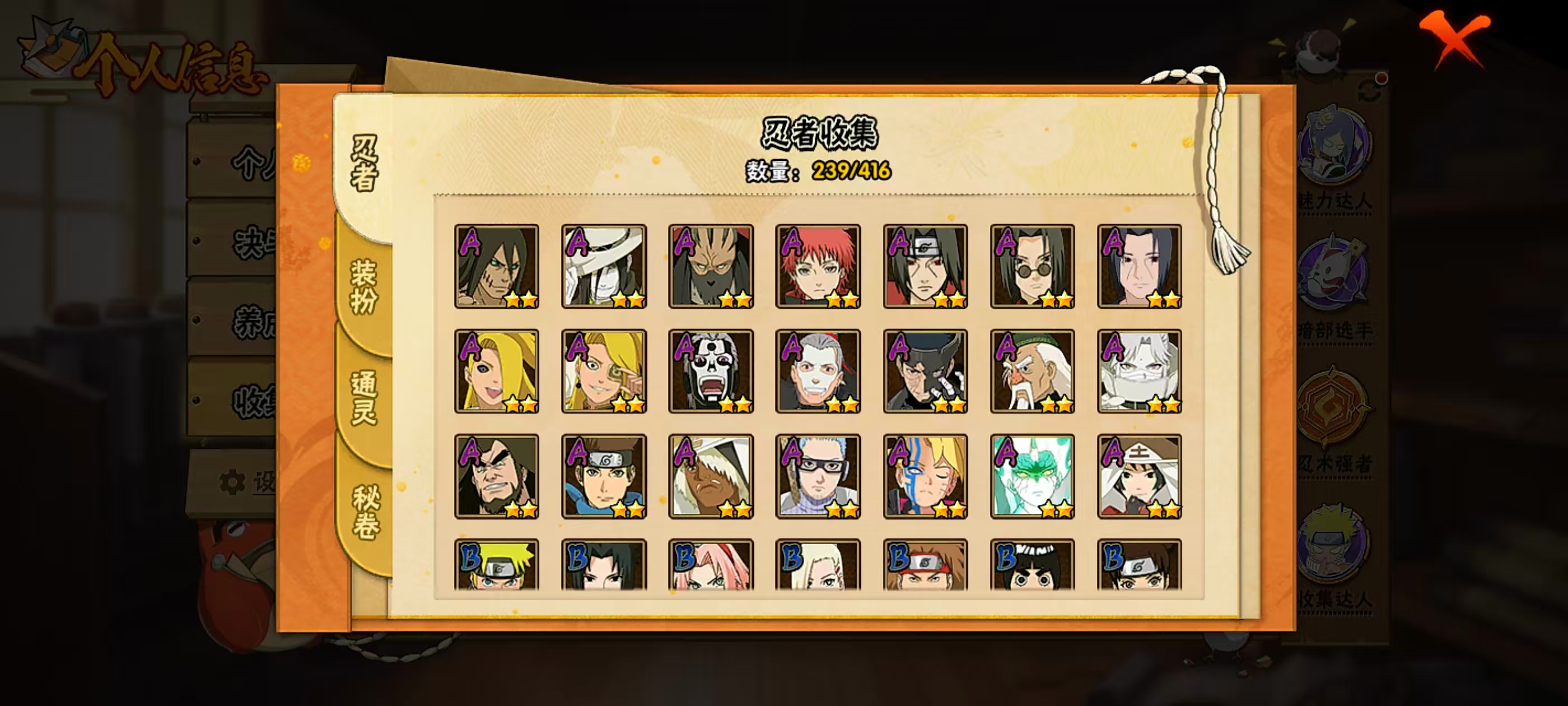Open the 通灵 tab
The width and height of the screenshot is (1568, 706).
click(x=363, y=397)
